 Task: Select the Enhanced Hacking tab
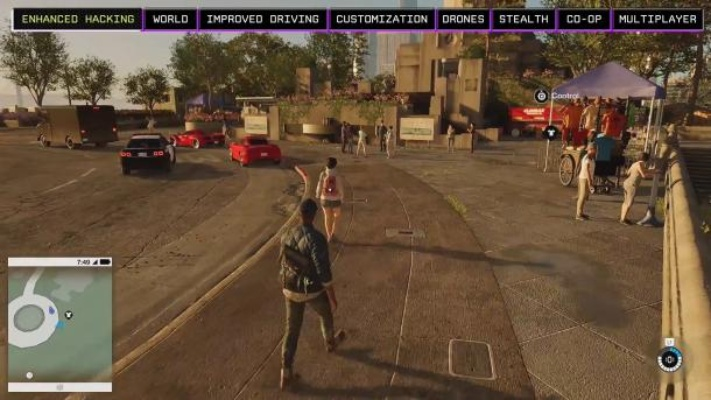pyautogui.click(x=77, y=19)
